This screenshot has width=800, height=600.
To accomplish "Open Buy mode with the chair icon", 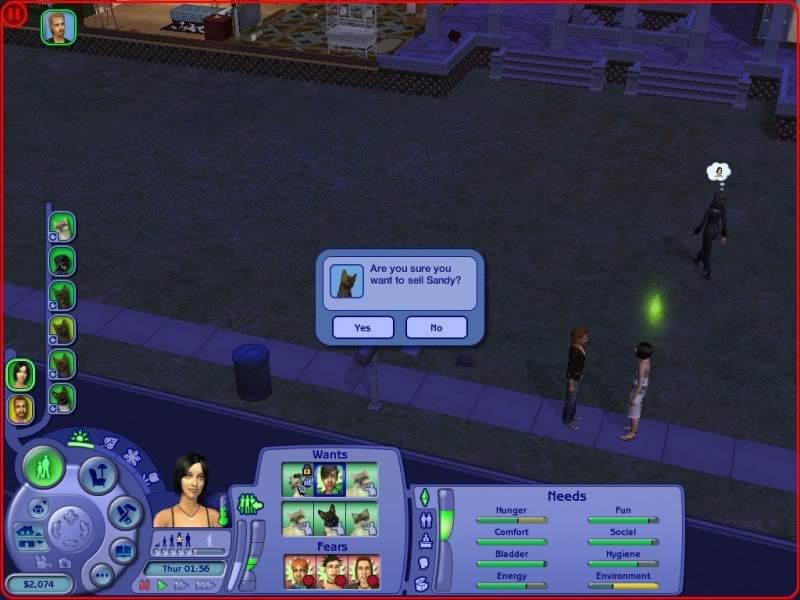I will click(98, 478).
